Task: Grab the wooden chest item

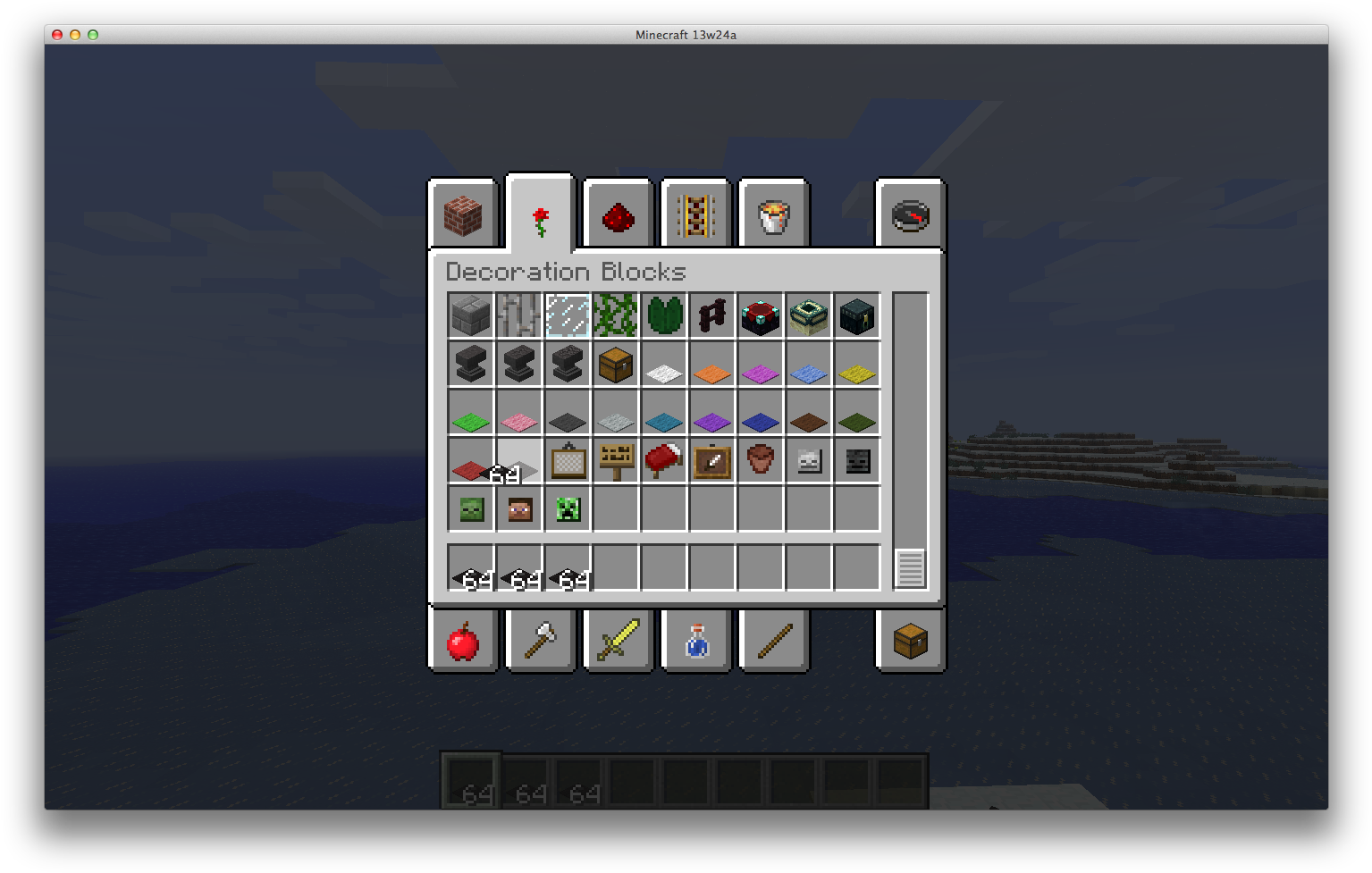Action: click(616, 364)
